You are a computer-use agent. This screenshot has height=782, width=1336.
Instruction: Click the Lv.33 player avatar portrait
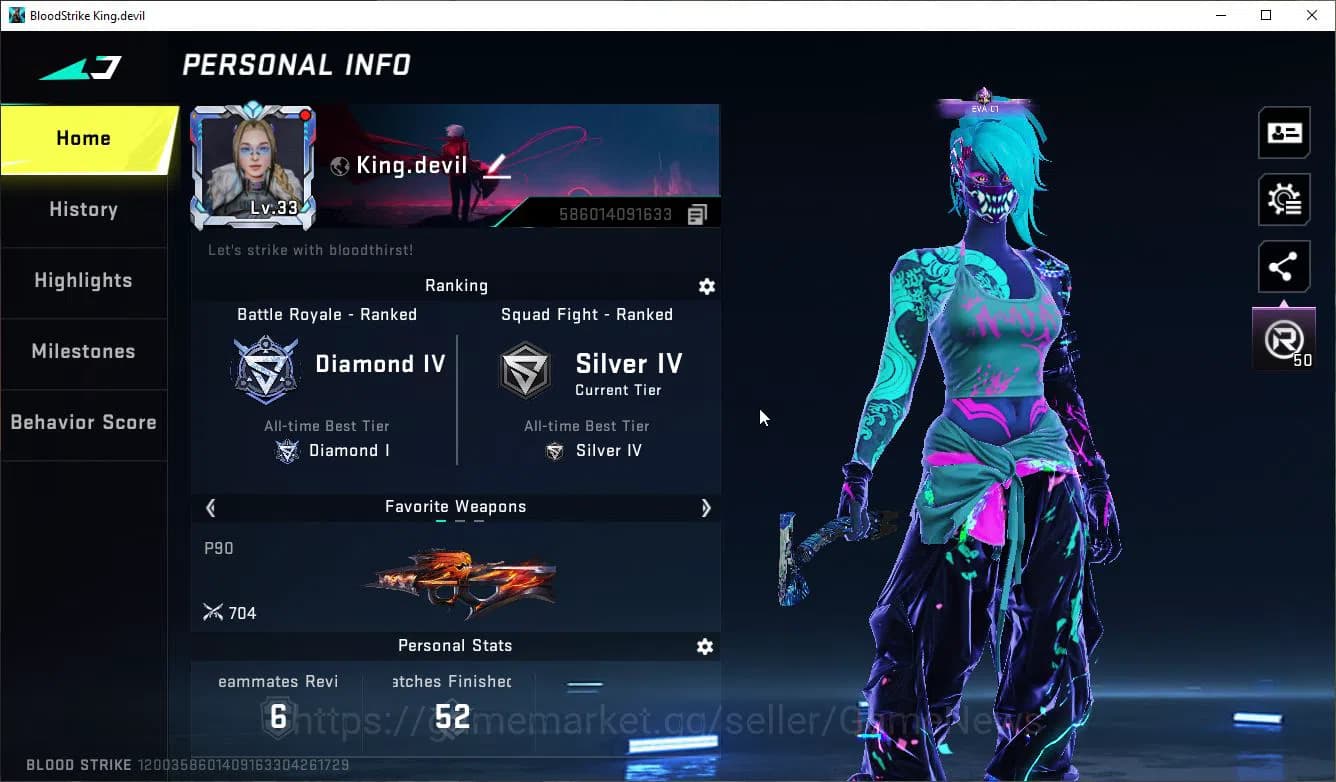tap(253, 165)
